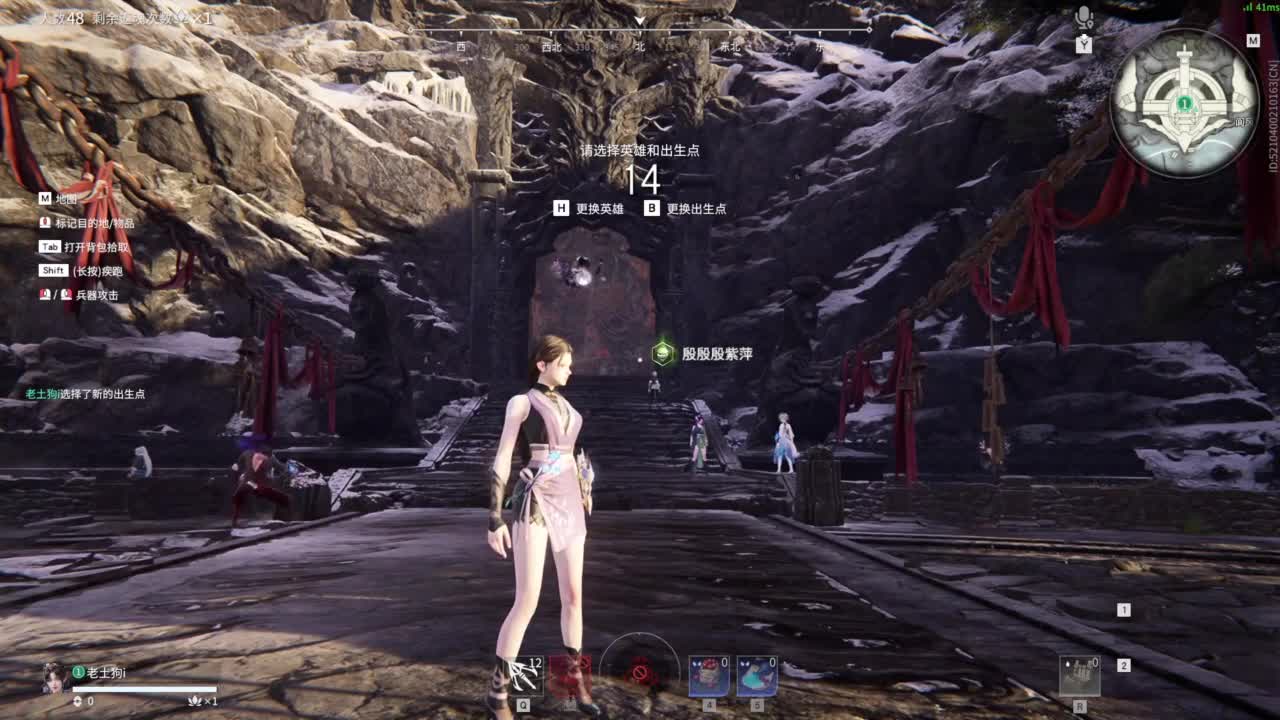Open the armor item in hotbar slot 4

coord(707,678)
